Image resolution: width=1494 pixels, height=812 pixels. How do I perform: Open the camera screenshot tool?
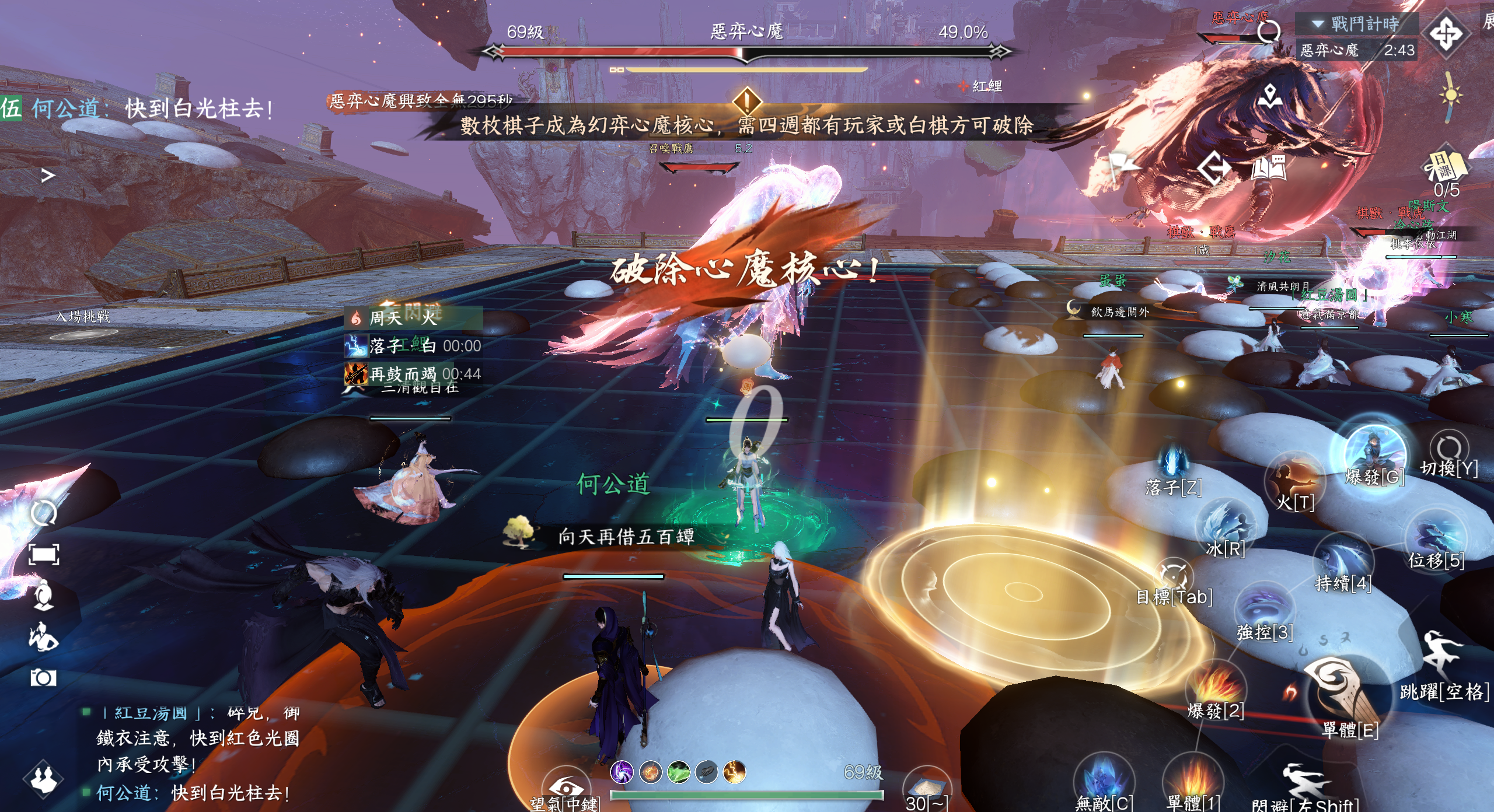pos(43,678)
